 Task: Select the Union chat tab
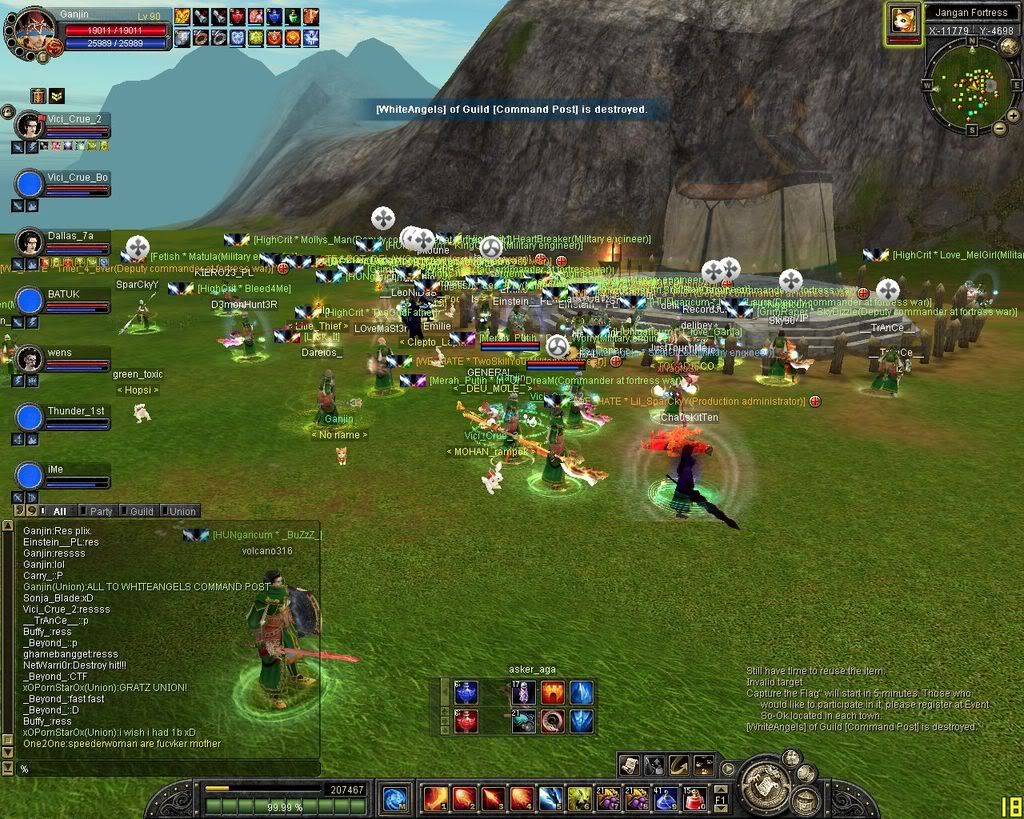coord(182,511)
